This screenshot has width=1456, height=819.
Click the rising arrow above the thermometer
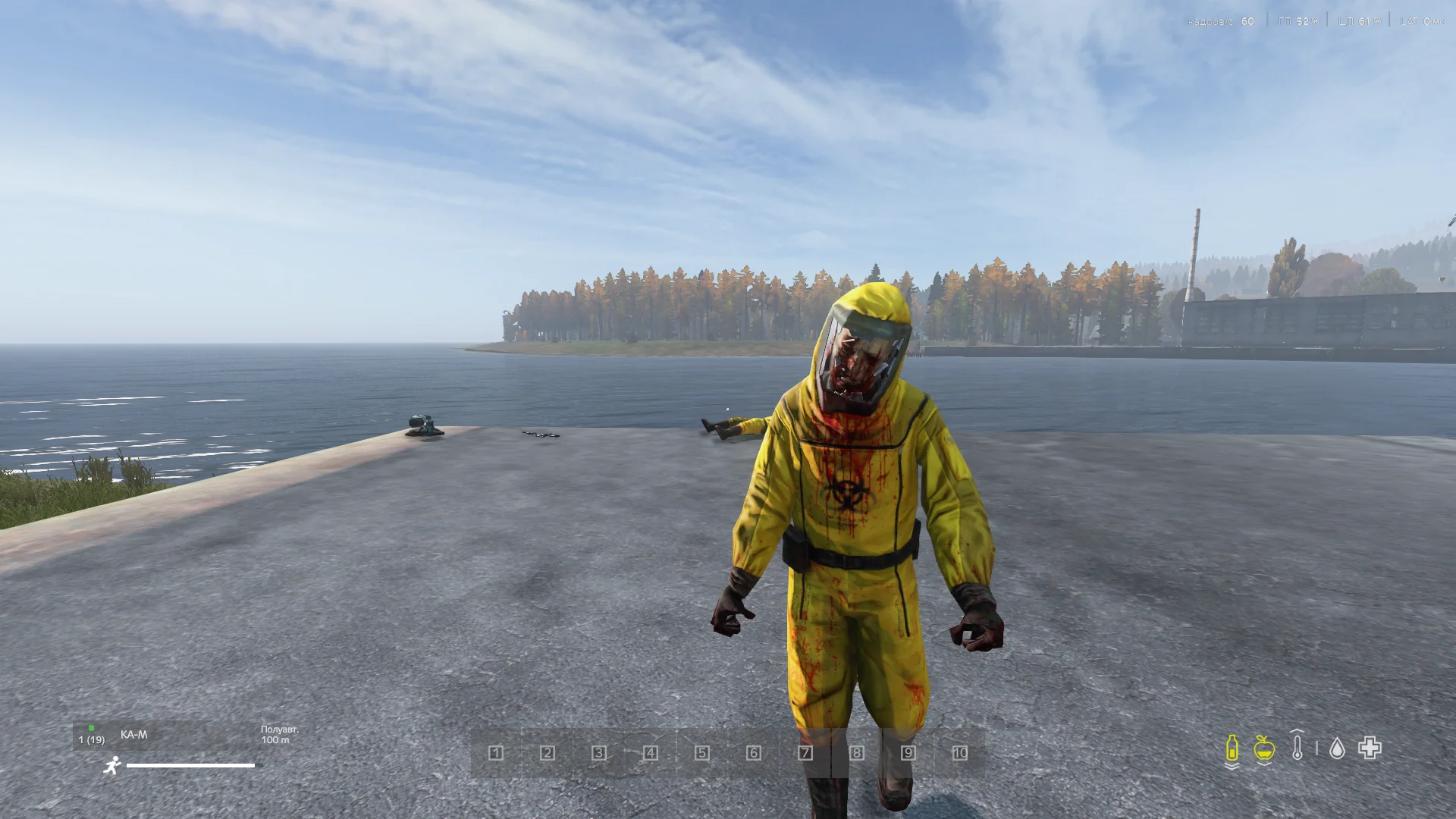click(1297, 731)
